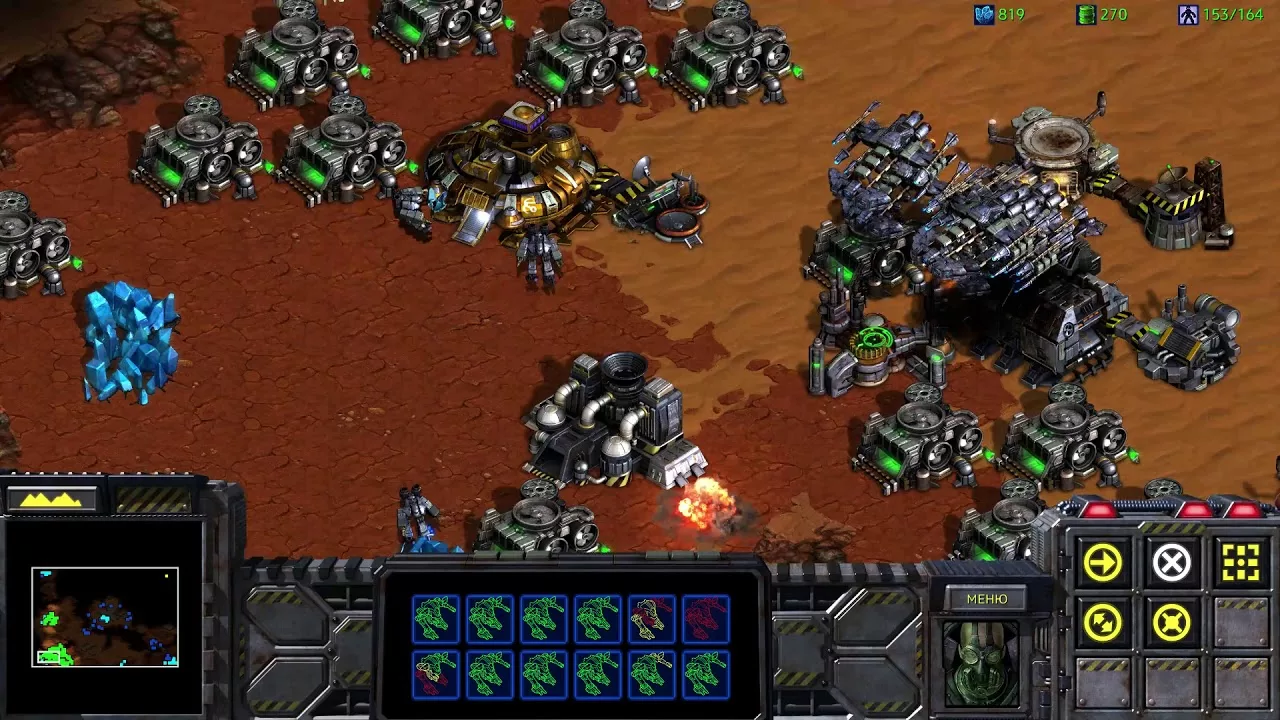Click the minimap to move the camera
Viewport: 1280px width, 720px height.
tap(105, 617)
